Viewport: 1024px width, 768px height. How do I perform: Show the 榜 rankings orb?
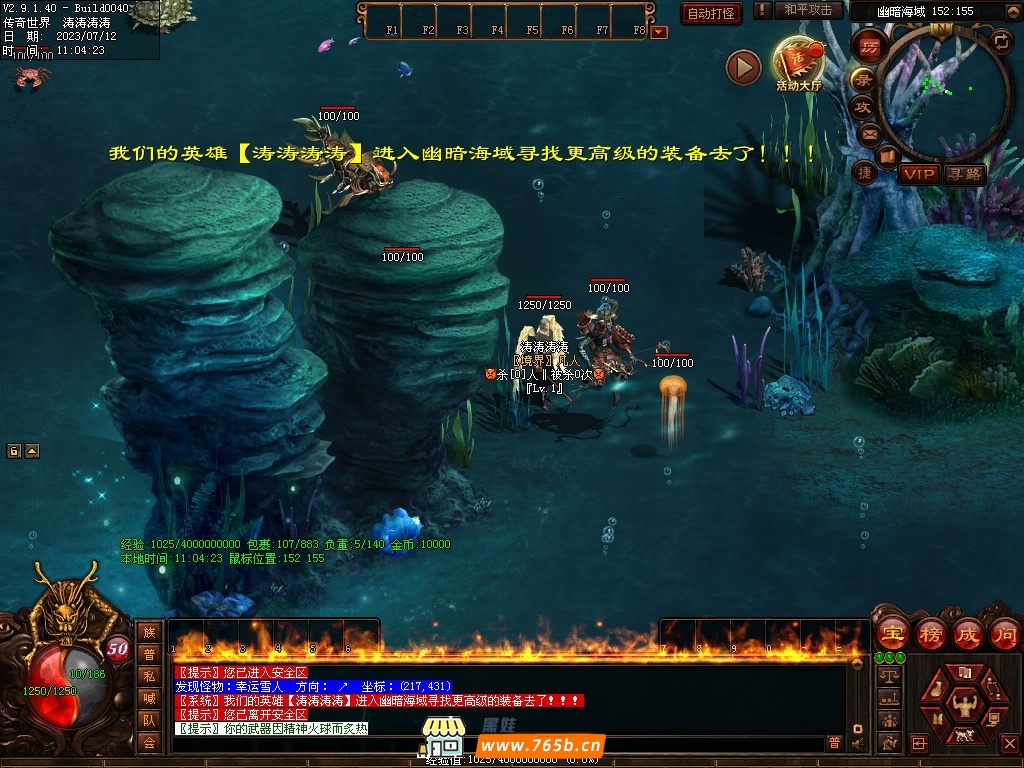point(930,634)
